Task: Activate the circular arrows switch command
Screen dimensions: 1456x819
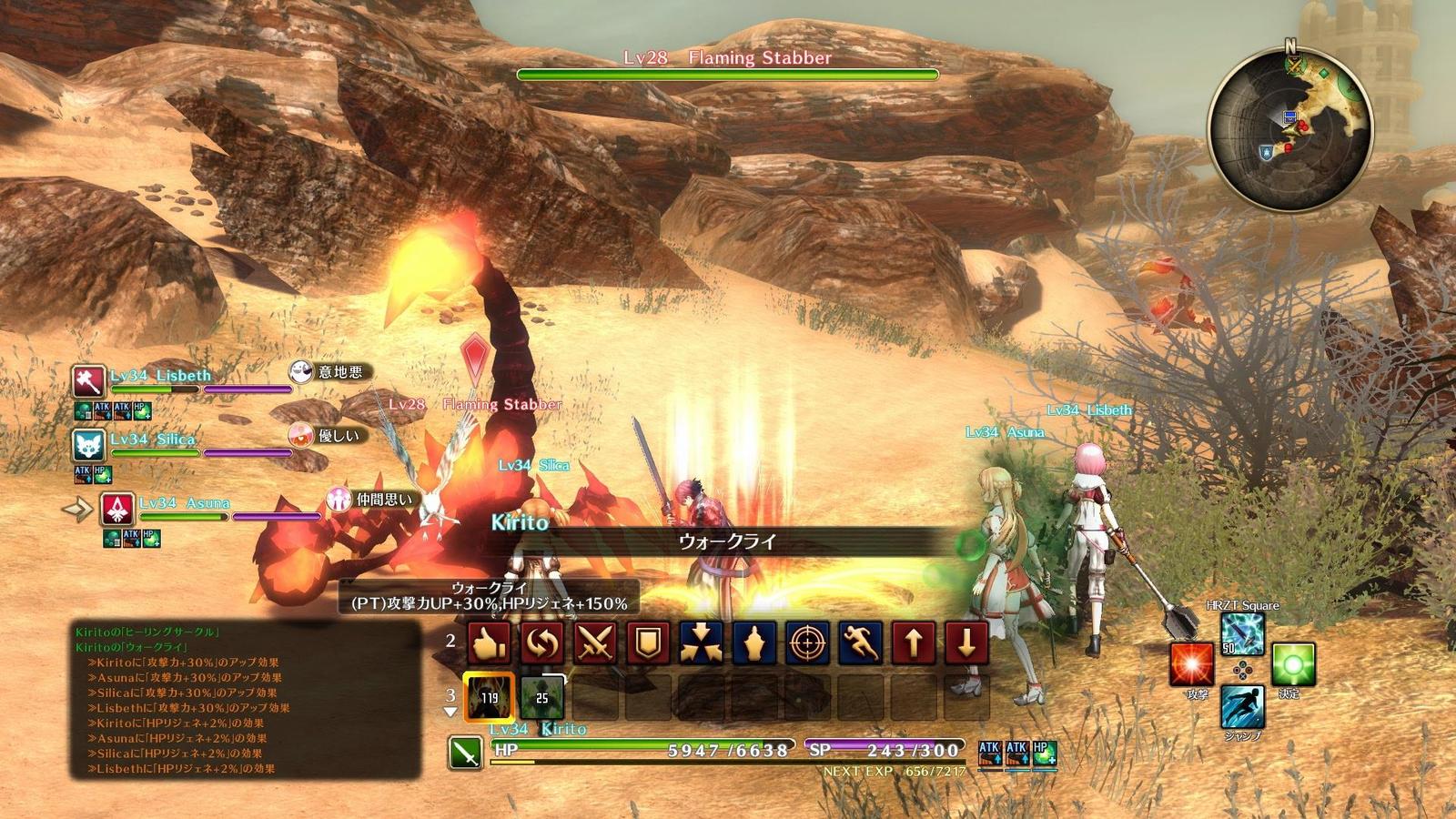Action: [541, 643]
